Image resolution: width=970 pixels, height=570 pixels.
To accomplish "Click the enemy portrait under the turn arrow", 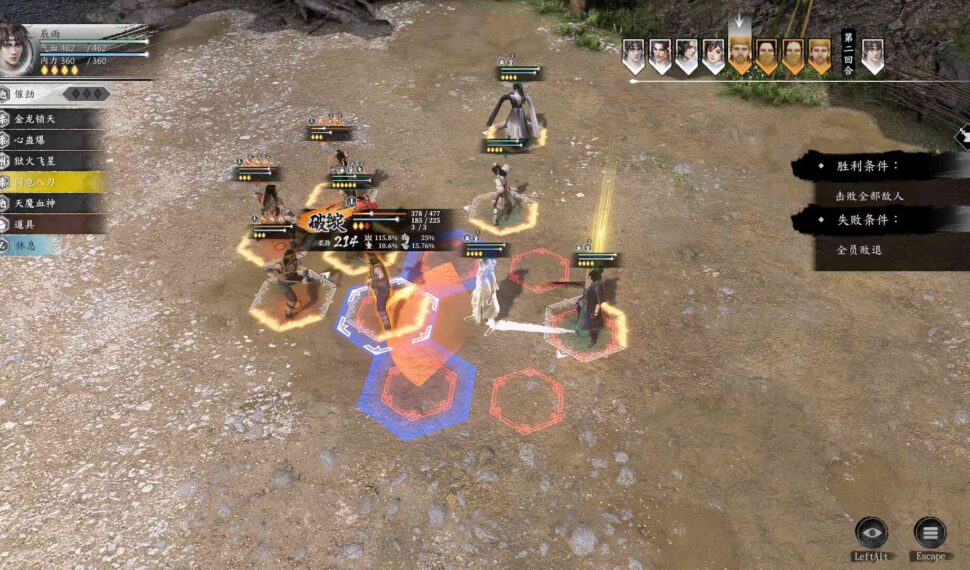I will point(740,55).
